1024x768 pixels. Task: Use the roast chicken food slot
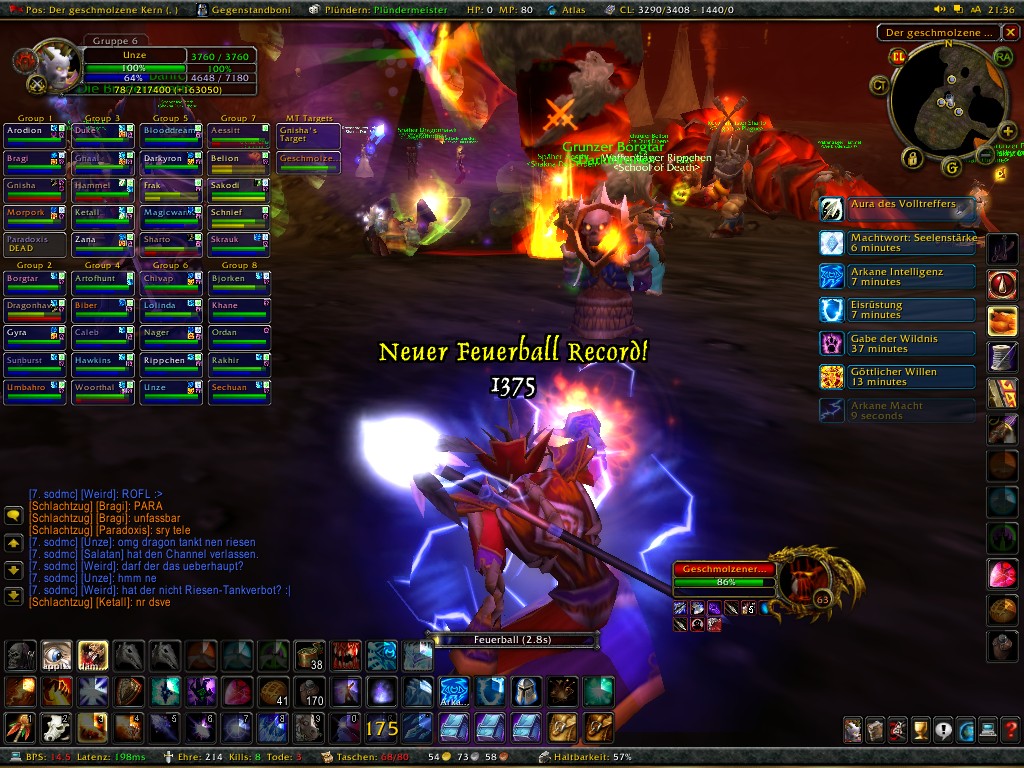(1003, 321)
